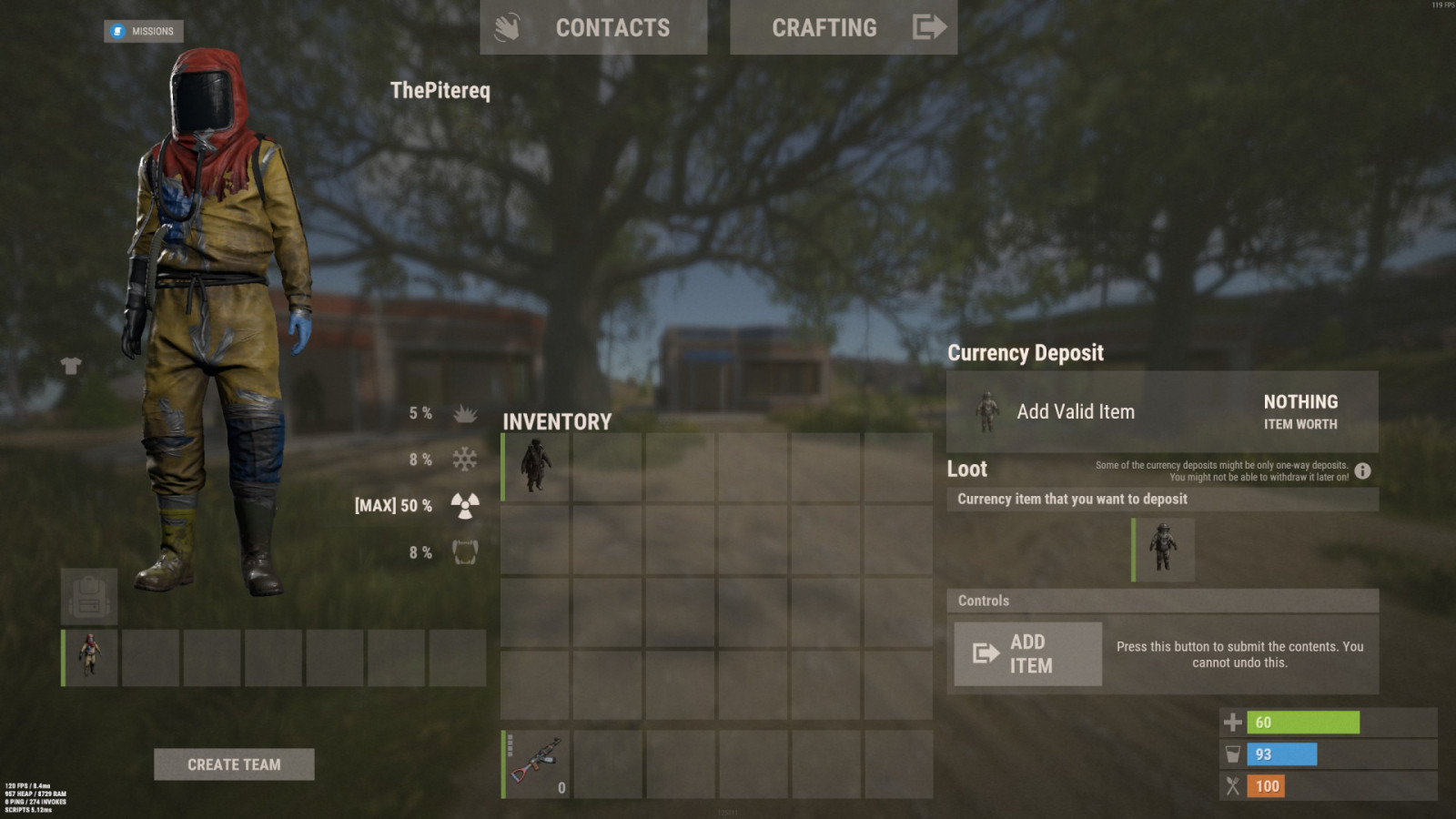The image size is (1456, 819).
Task: Open the Crafting tab
Action: (824, 27)
